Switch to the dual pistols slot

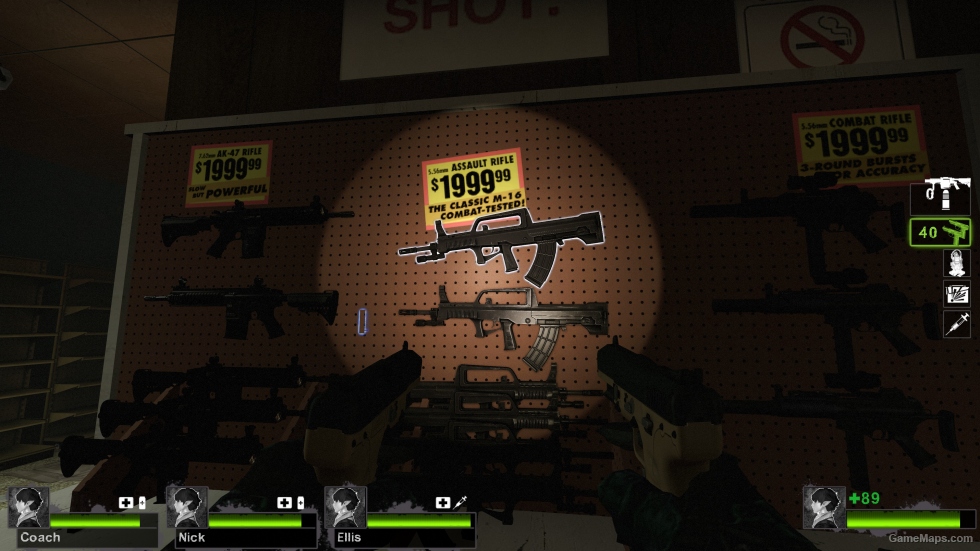click(940, 232)
